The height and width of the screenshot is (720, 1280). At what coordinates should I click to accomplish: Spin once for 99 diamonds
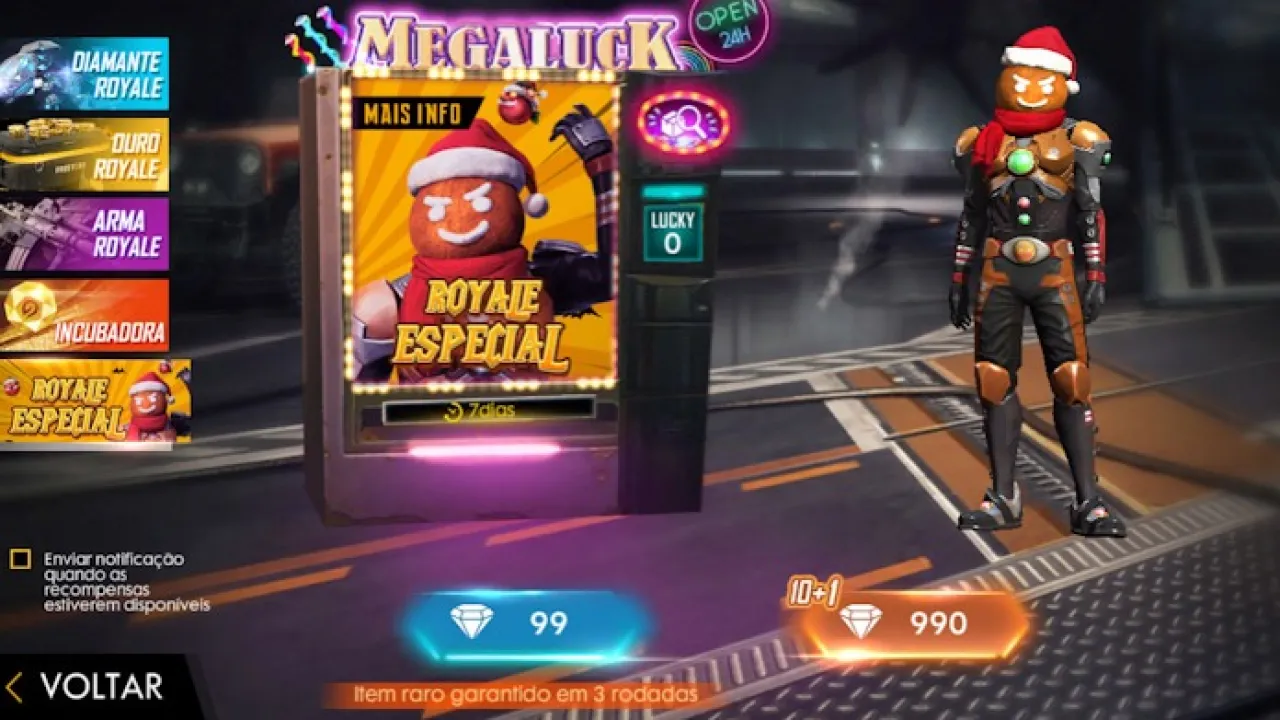point(526,623)
